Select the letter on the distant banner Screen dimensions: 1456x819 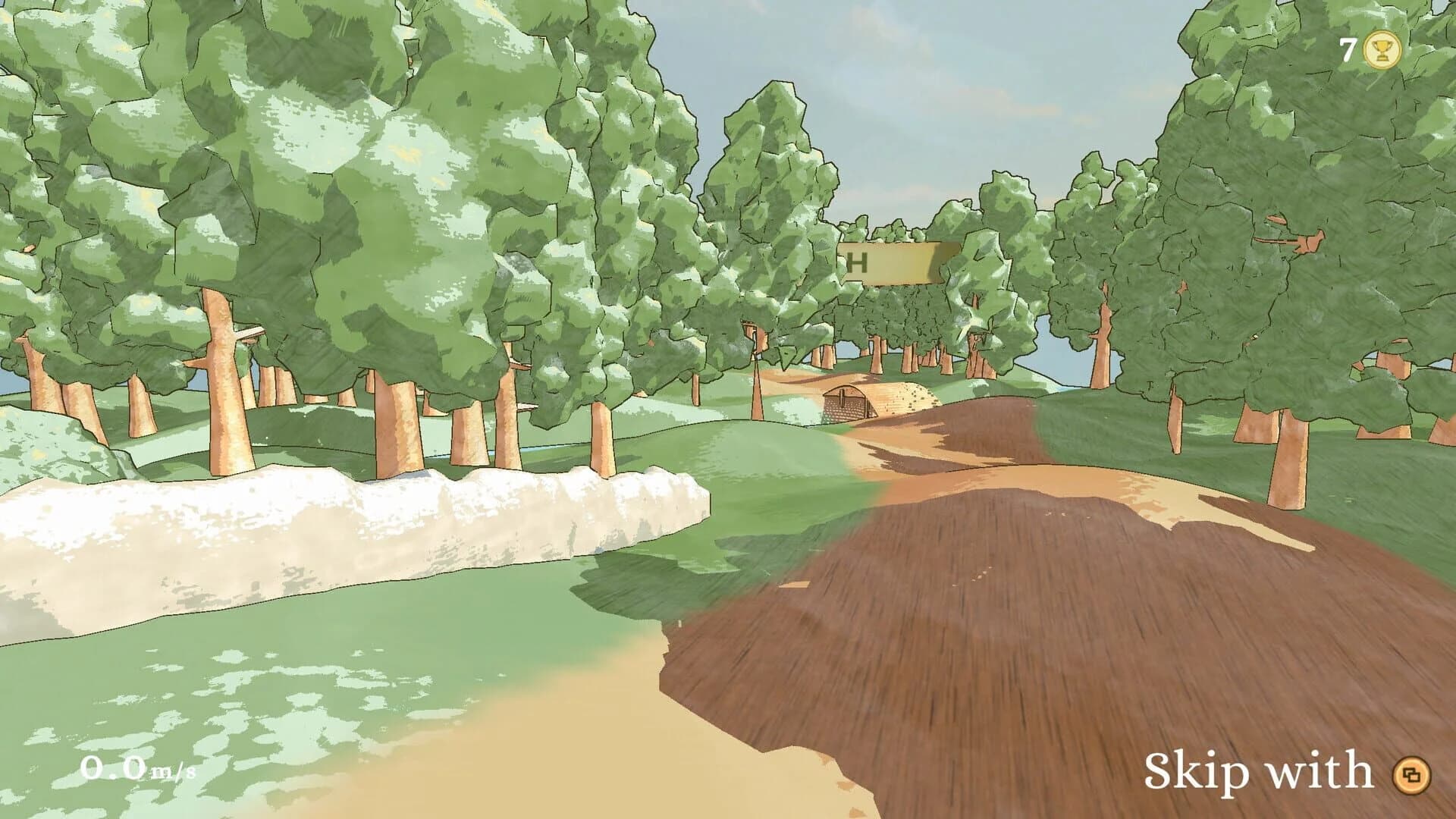(858, 263)
